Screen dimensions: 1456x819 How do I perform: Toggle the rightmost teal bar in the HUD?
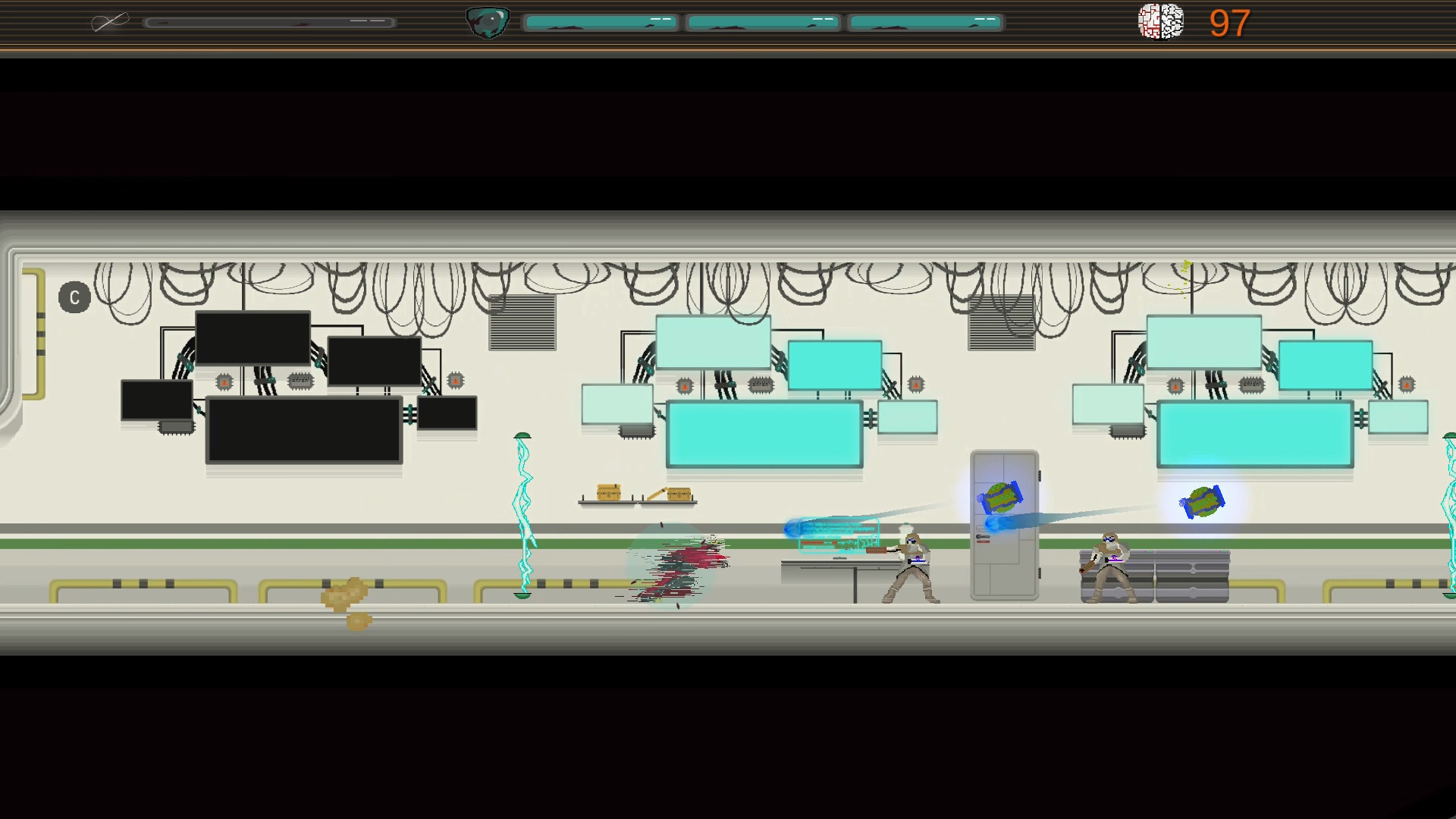click(x=925, y=22)
